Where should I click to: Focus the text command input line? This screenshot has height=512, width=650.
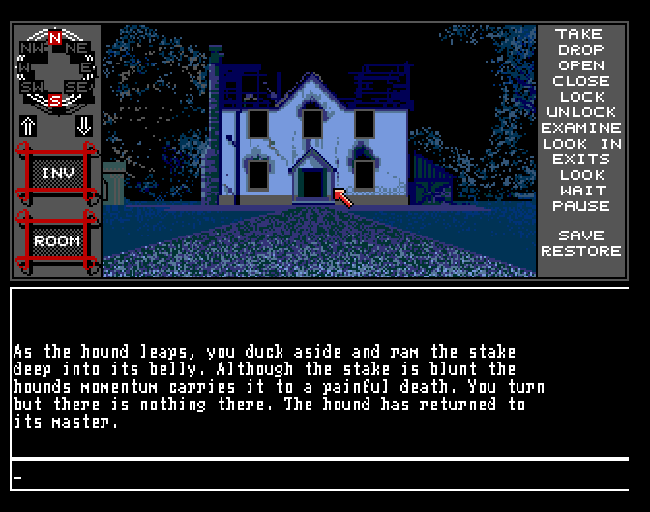pos(320,477)
